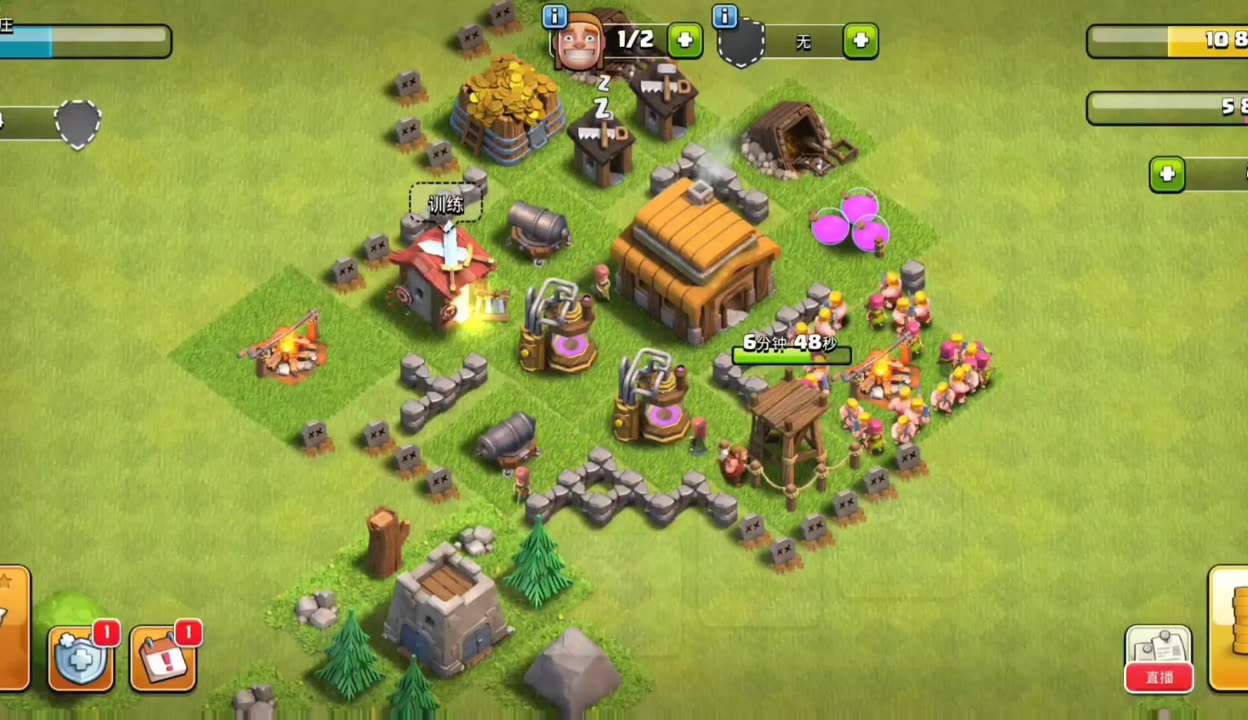The width and height of the screenshot is (1248, 720).
Task: Show the shield info tooltip
Action: 725,16
